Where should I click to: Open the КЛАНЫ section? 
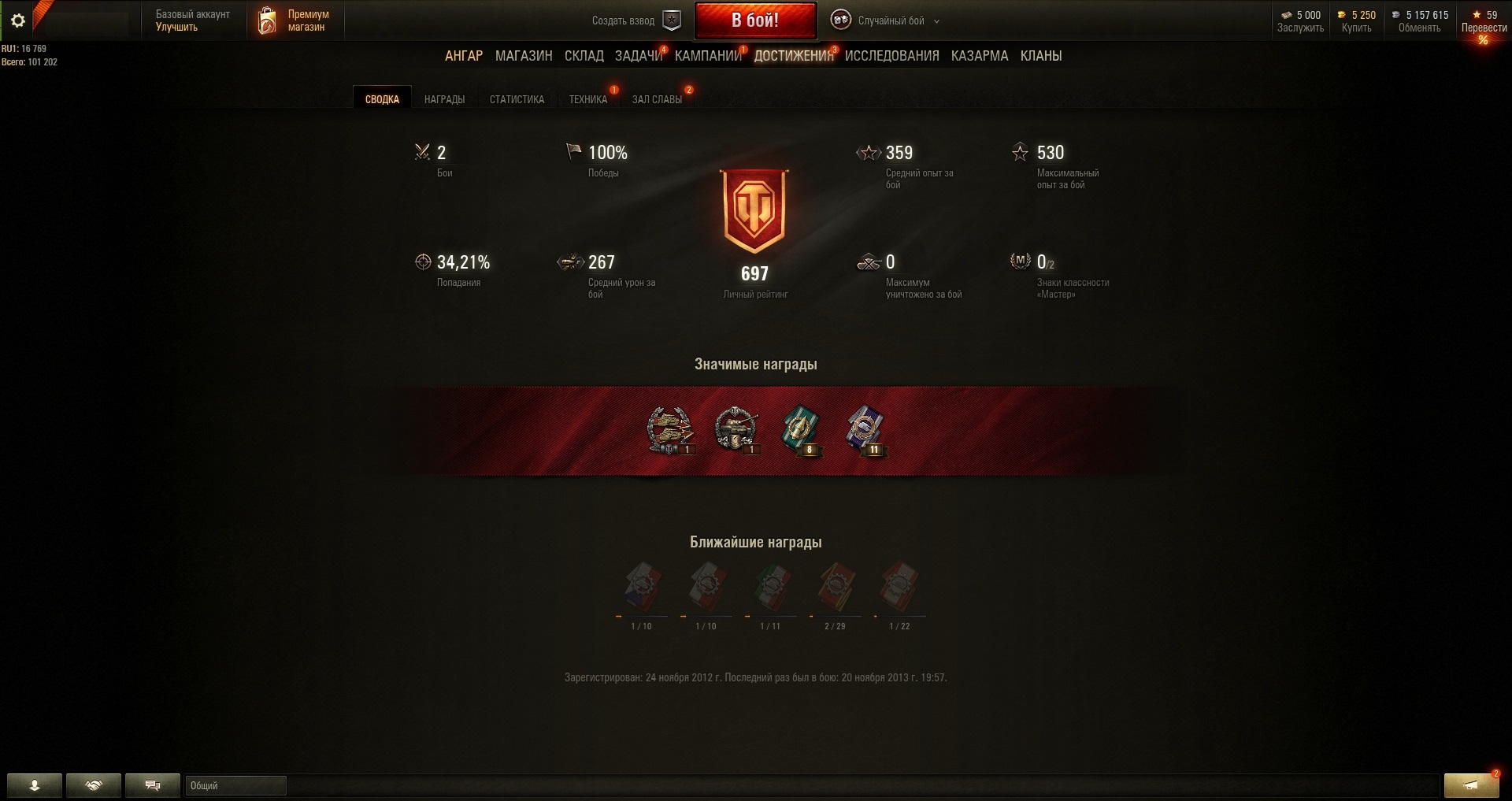(x=1040, y=56)
